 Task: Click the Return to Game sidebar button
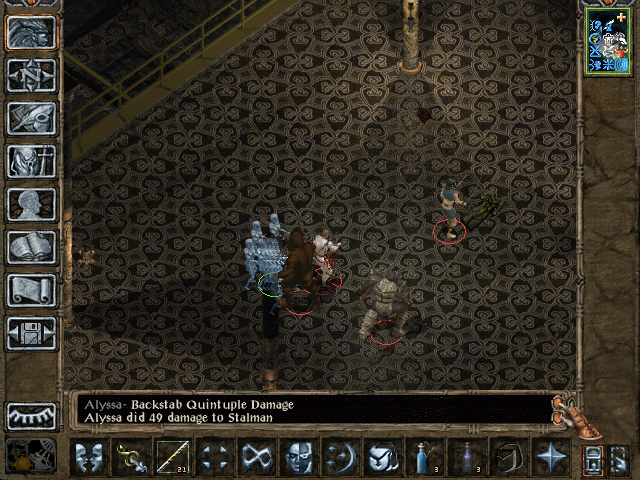click(x=32, y=33)
